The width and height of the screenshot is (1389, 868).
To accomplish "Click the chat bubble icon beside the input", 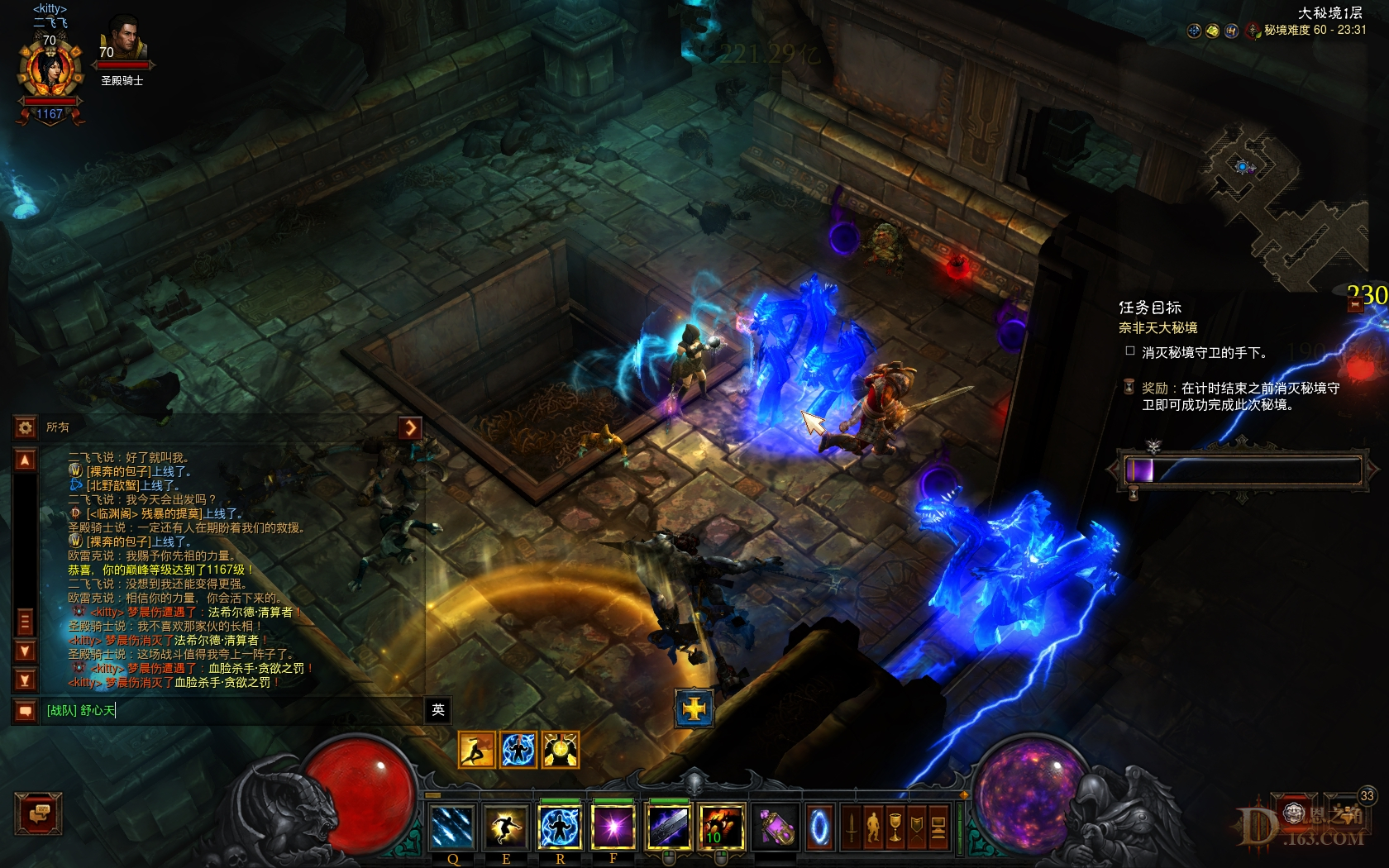I will tap(25, 711).
